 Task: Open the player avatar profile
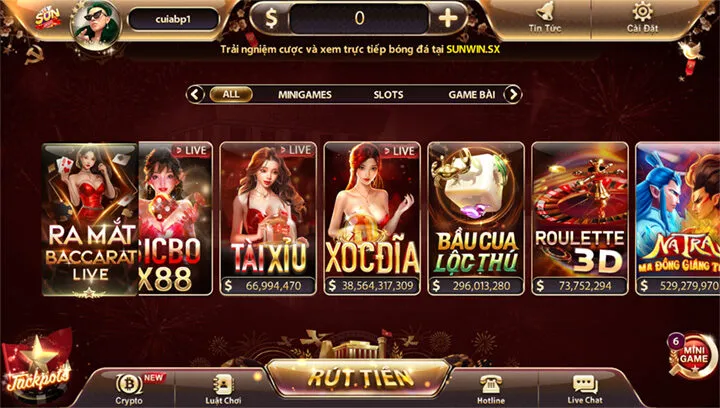(x=95, y=22)
